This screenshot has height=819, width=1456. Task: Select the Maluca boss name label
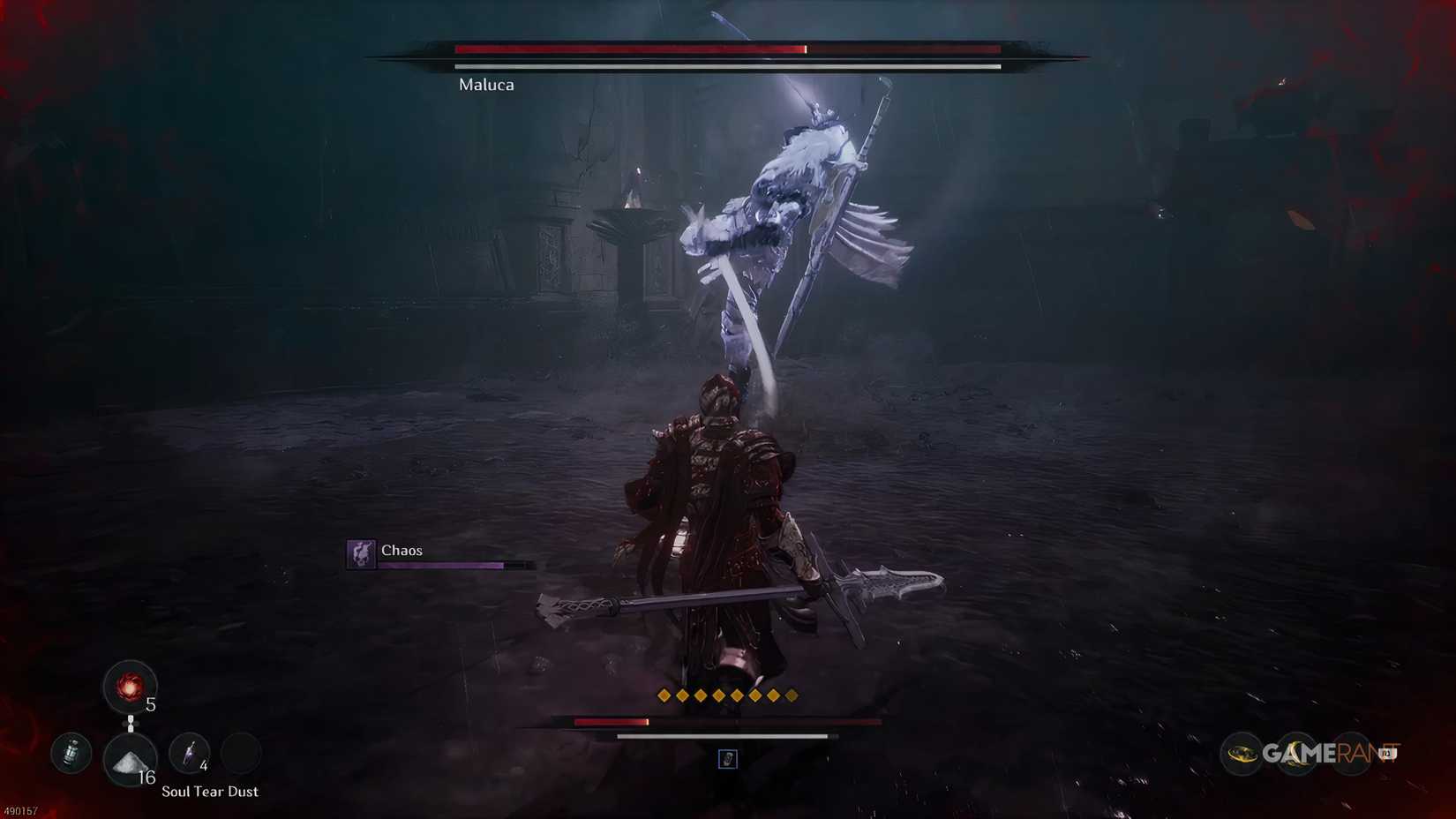[x=485, y=85]
